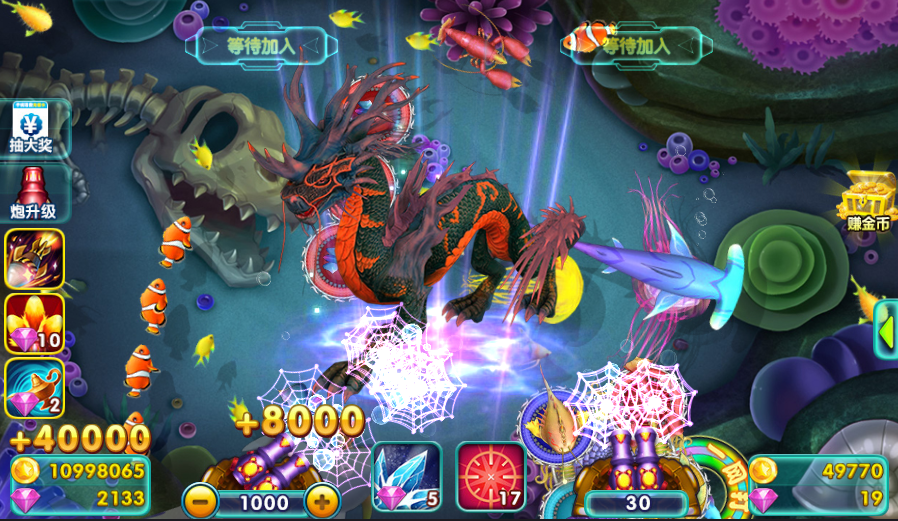Screen dimensions: 898x521
Task: Open the 抽大奖 lottery icon
Action: tap(35, 129)
